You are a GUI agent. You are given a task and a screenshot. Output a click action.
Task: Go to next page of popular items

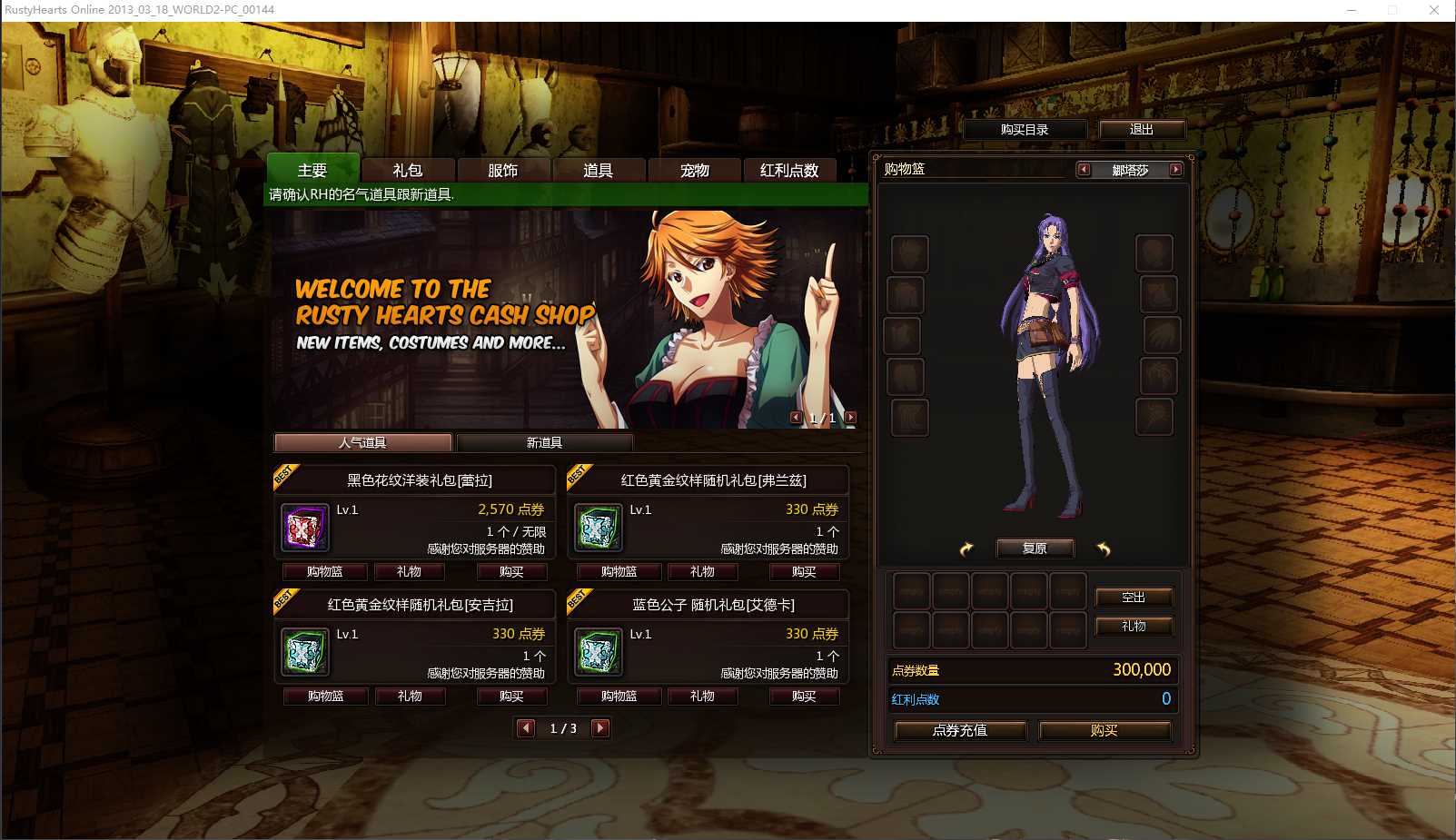600,727
